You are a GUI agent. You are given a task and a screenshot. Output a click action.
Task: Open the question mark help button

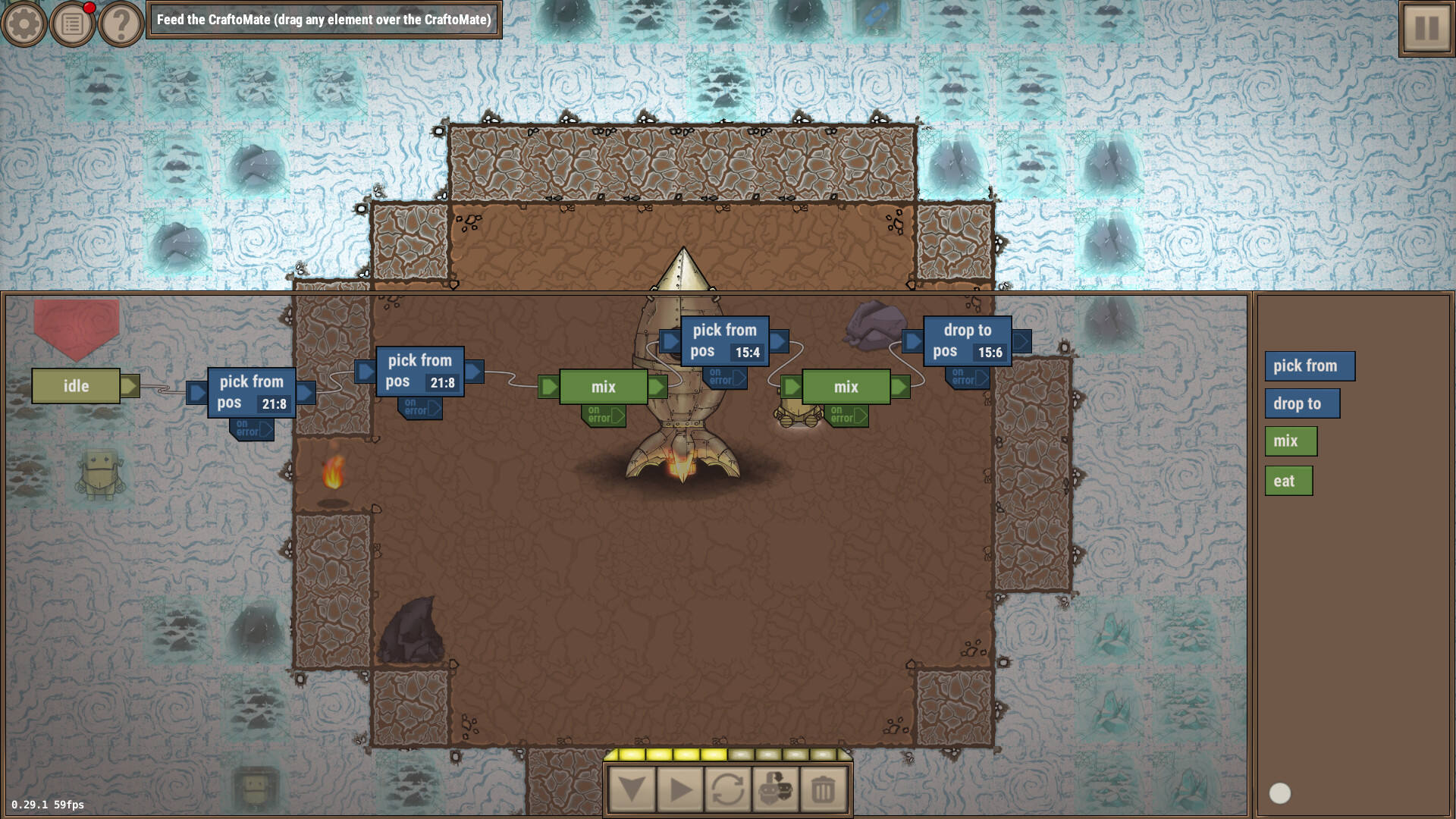point(121,24)
